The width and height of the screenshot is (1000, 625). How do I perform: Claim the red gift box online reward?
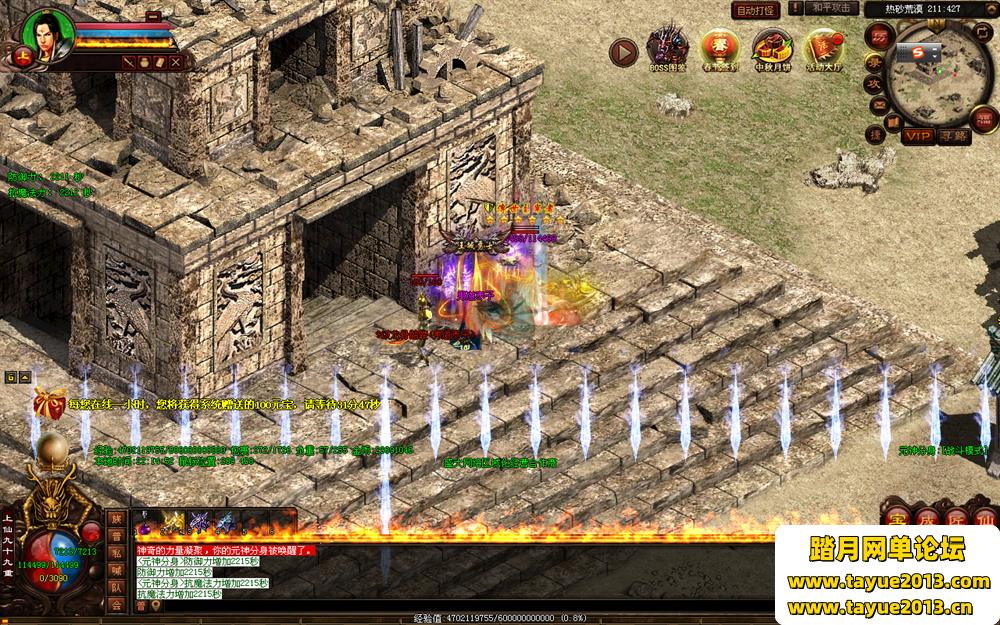tap(48, 402)
